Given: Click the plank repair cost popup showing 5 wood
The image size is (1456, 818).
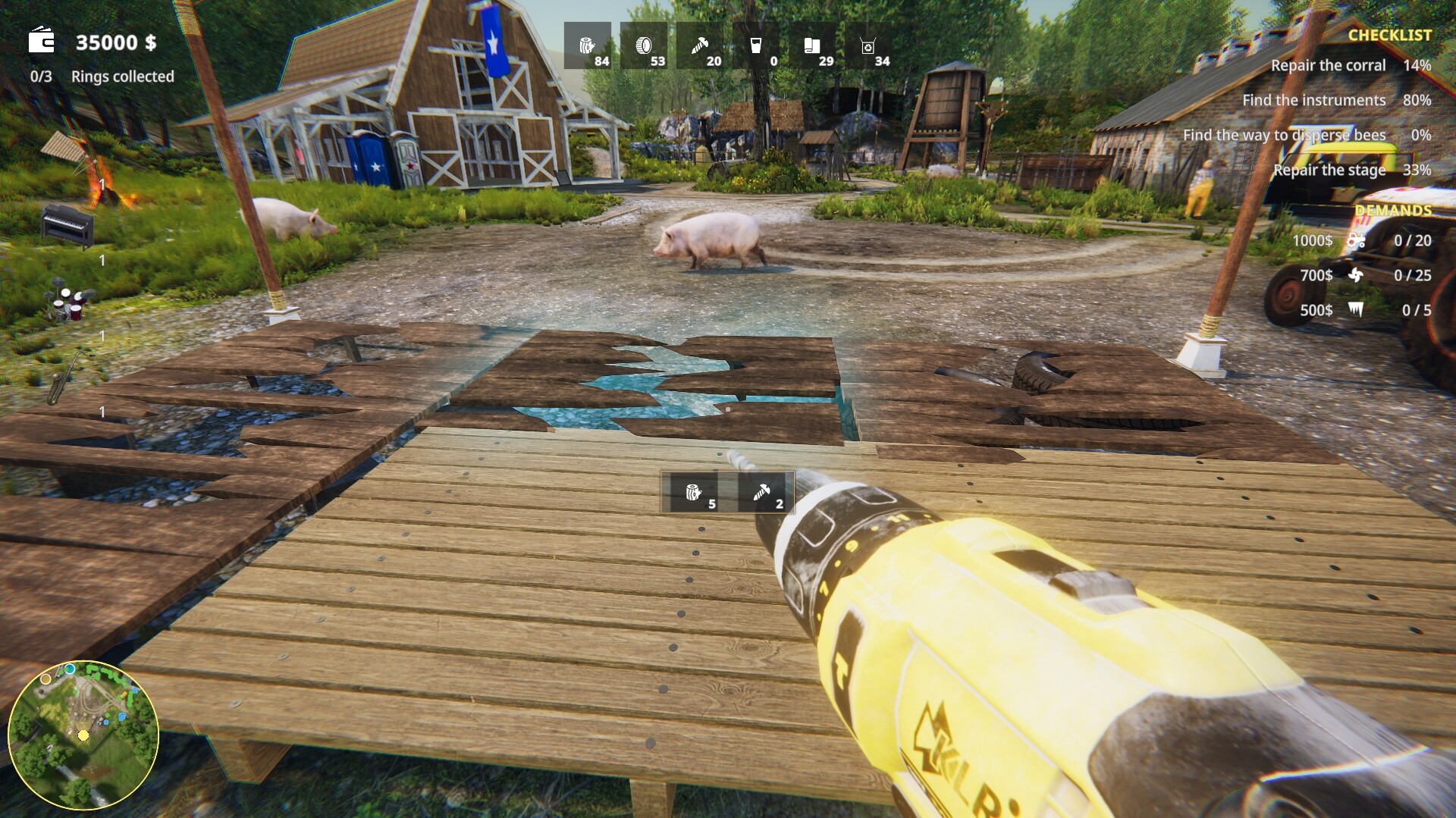Looking at the screenshot, I should (695, 494).
